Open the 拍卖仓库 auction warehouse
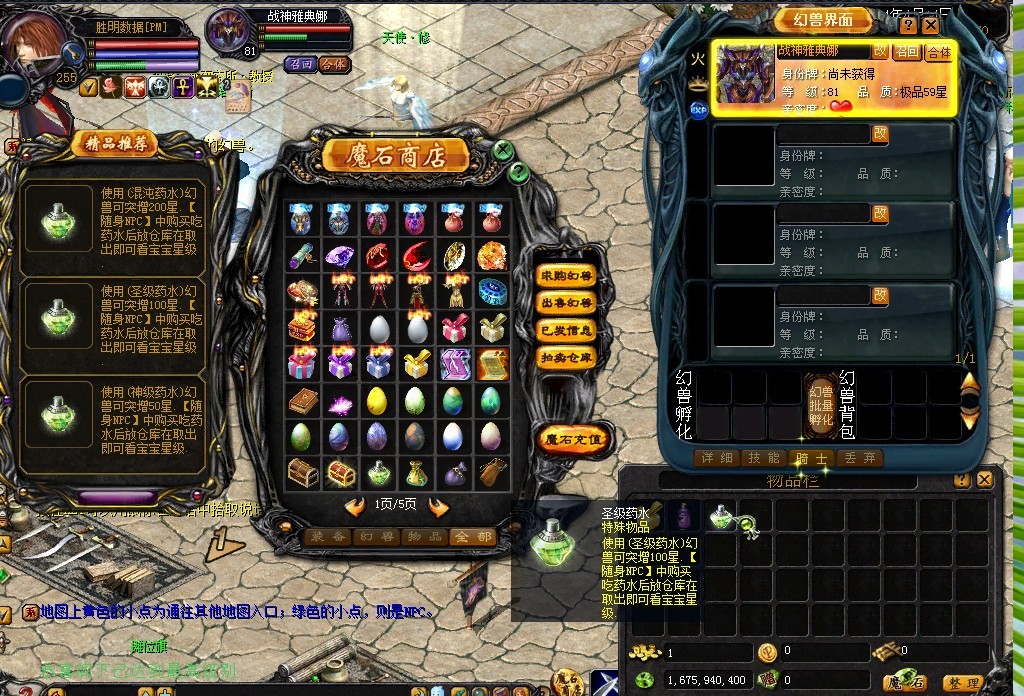This screenshot has width=1024, height=696. click(566, 358)
